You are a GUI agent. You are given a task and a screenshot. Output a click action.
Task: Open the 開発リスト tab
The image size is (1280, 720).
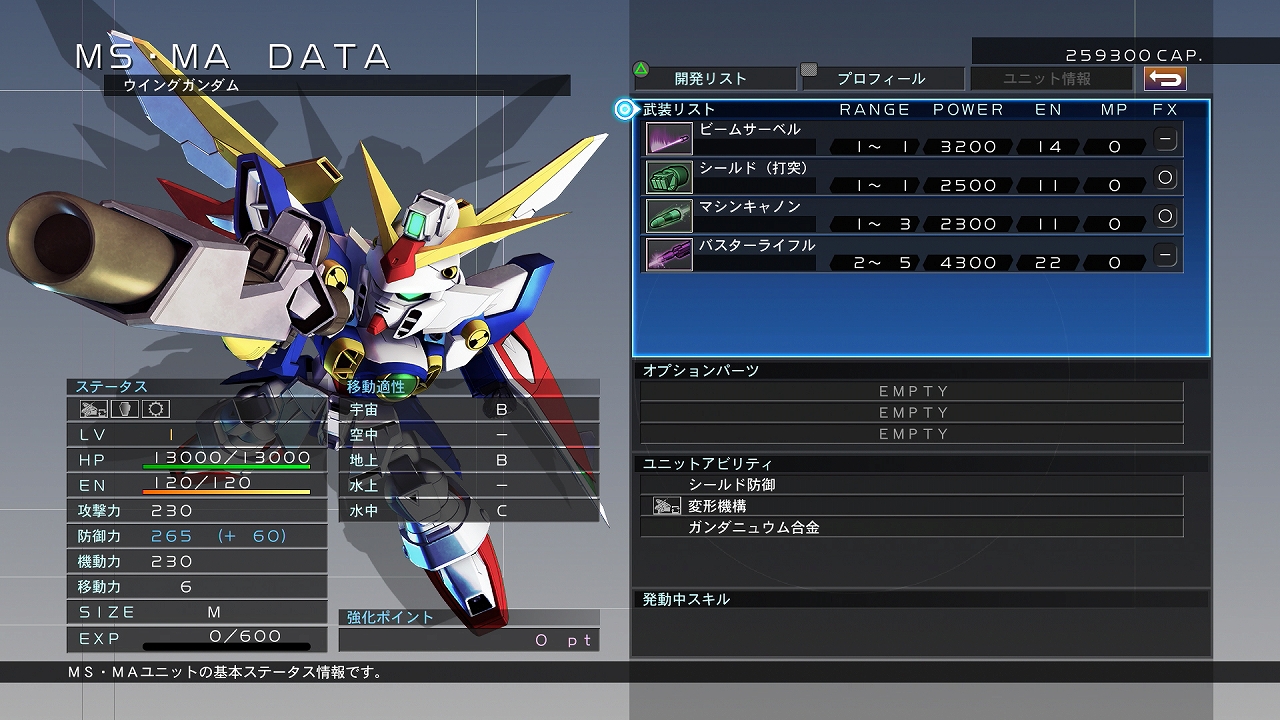pos(712,78)
